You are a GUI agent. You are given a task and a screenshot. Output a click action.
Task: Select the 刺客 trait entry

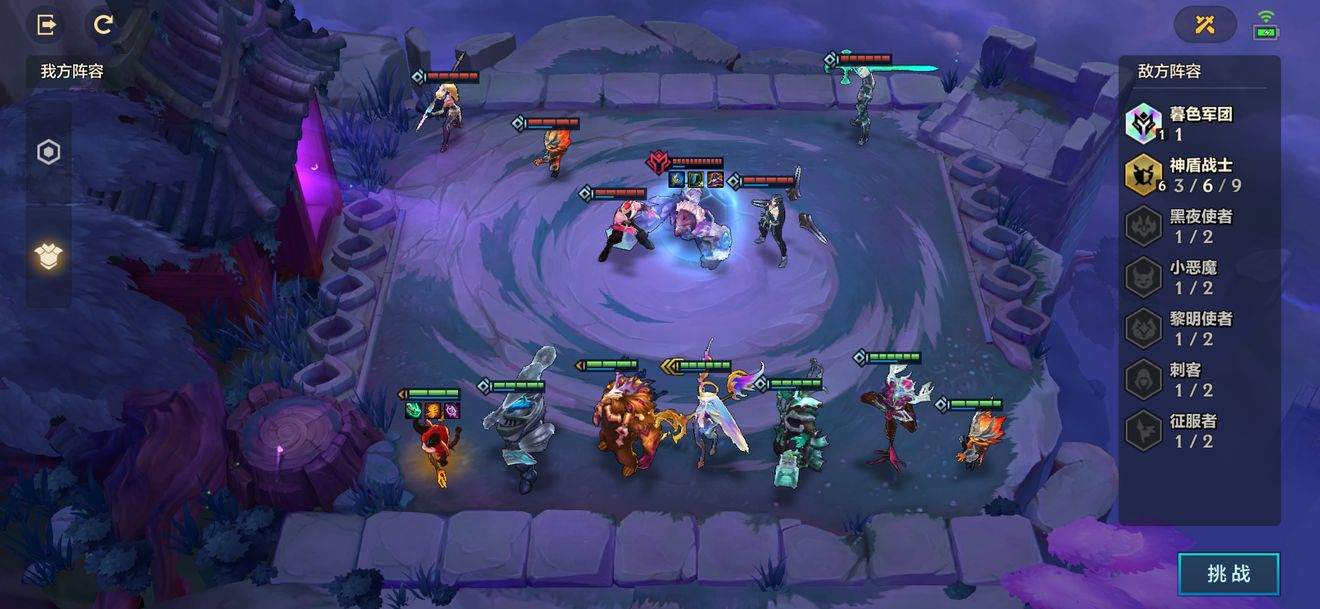[1186, 379]
